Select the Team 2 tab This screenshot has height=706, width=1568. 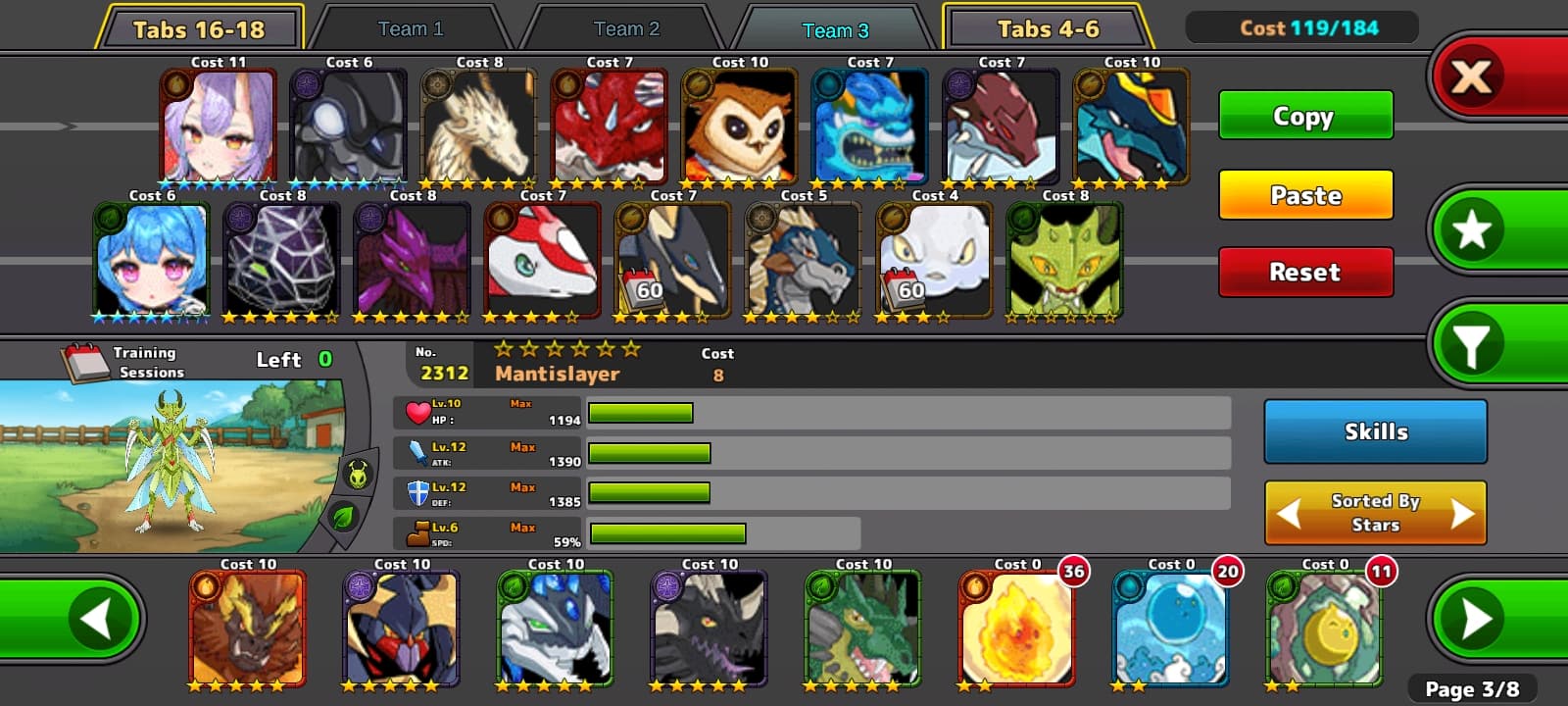click(x=626, y=29)
